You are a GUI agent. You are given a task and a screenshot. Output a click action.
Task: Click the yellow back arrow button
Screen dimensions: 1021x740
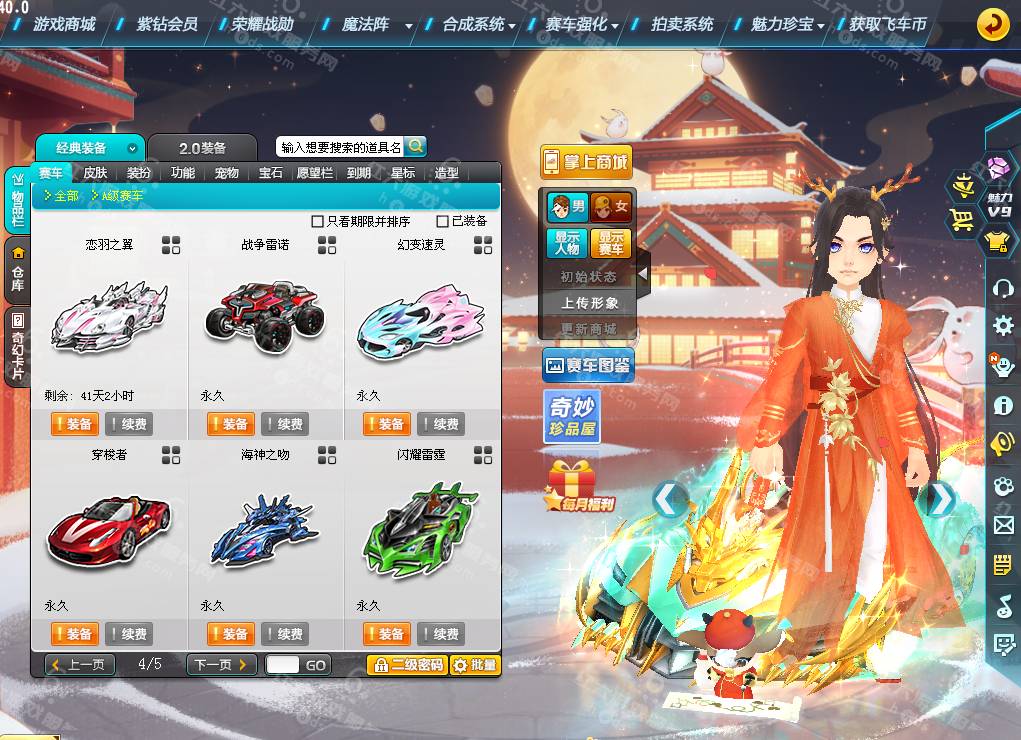[x=993, y=23]
